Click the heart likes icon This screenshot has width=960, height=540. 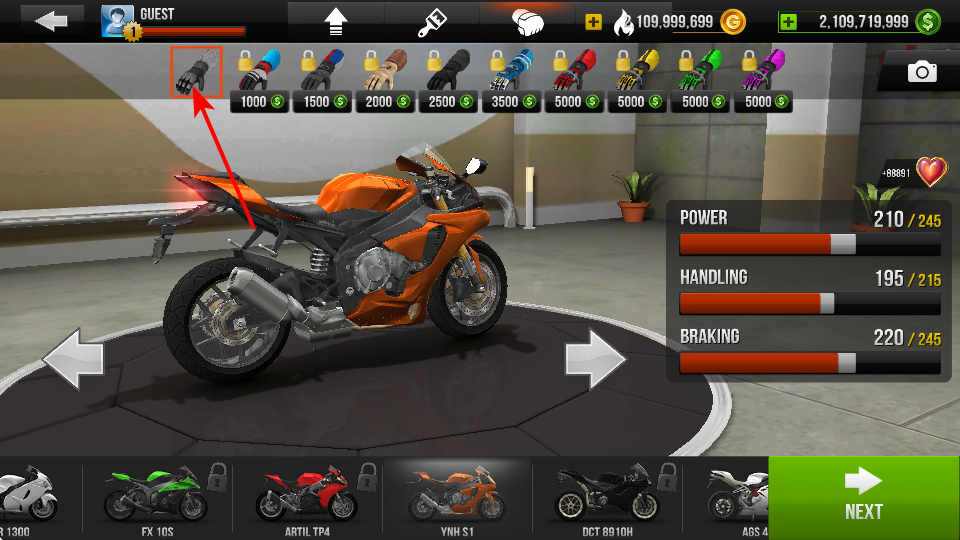(x=931, y=171)
